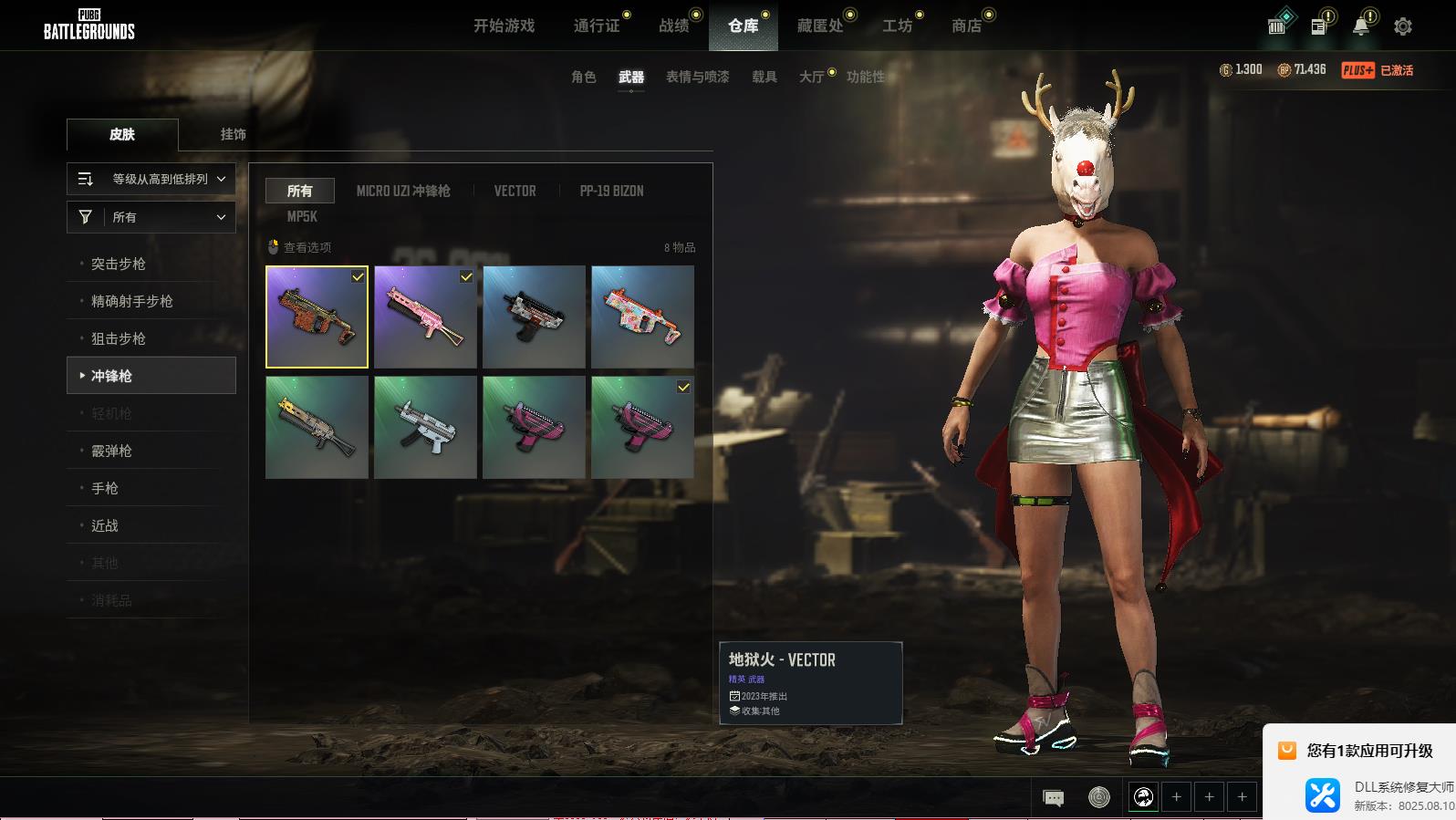This screenshot has width=1456, height=820.
Task: Select the 霰弹枪 shotgun category
Action: (x=112, y=451)
